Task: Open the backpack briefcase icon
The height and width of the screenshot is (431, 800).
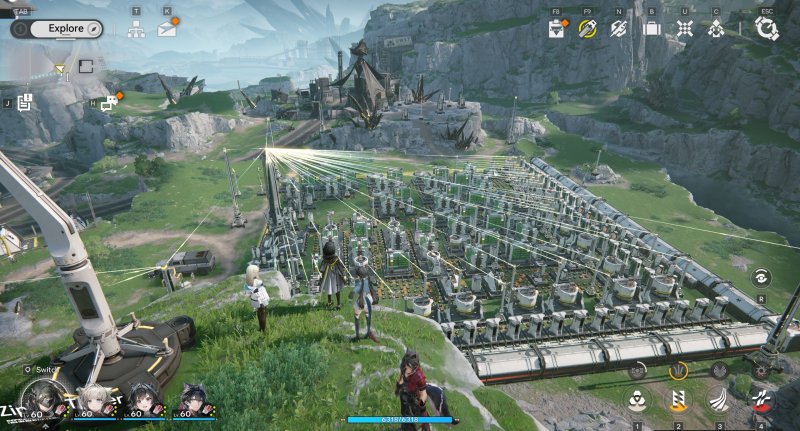Action: tap(652, 28)
